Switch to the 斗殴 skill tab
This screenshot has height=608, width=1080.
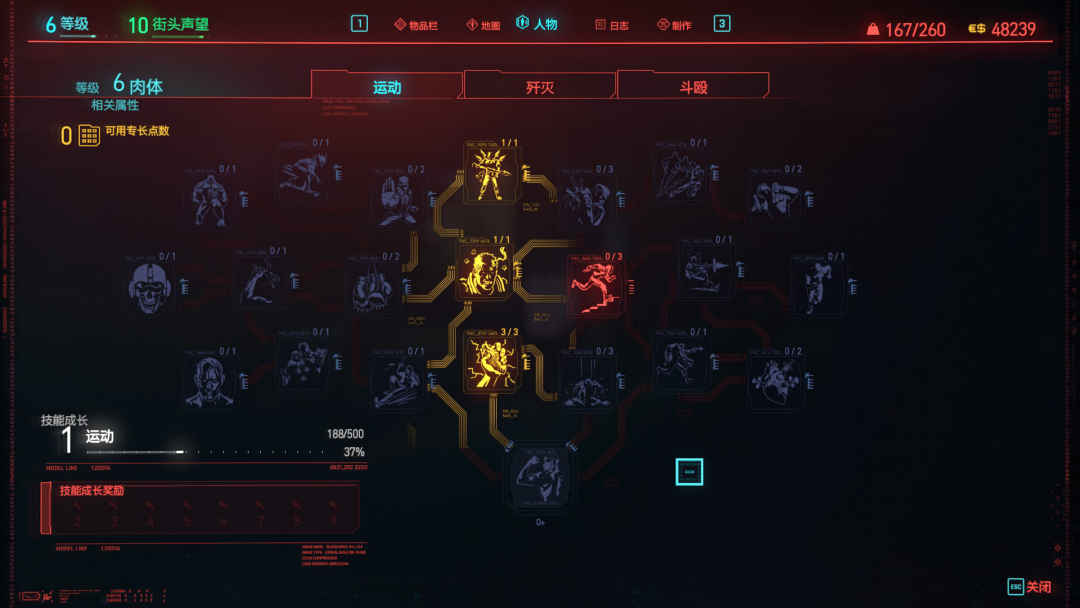693,87
